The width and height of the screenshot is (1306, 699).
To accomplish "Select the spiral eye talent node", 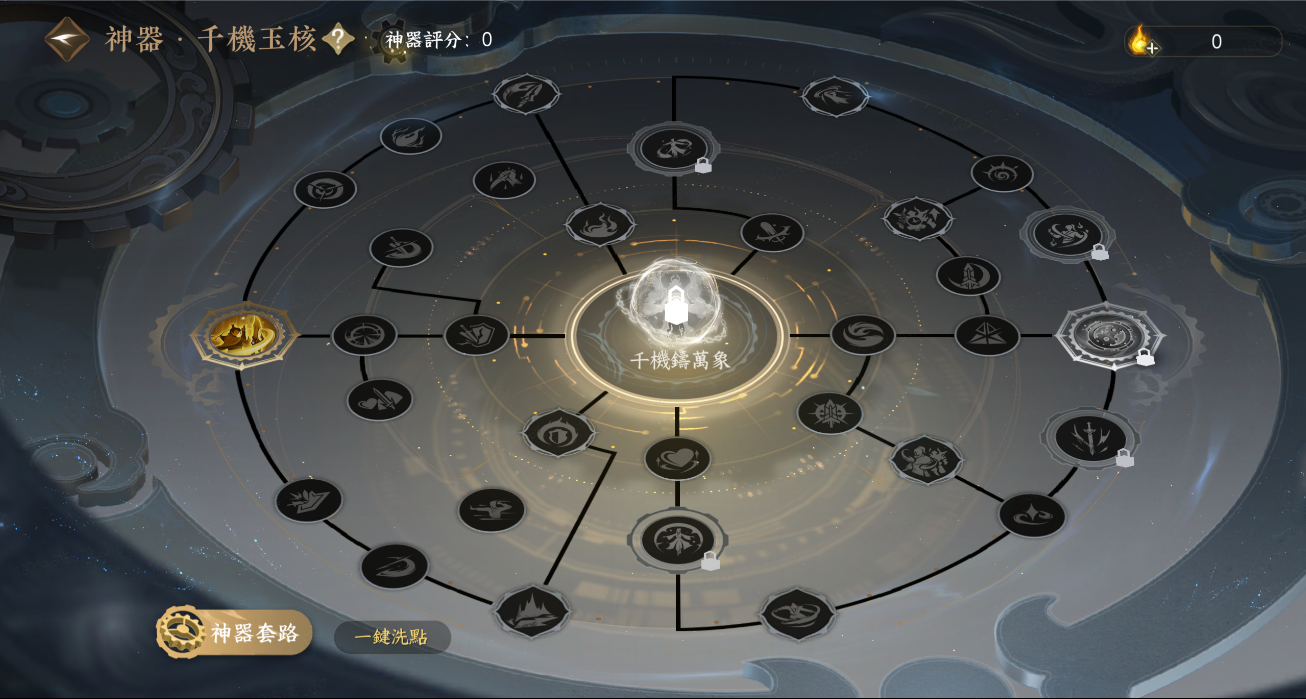I will (x=1002, y=173).
